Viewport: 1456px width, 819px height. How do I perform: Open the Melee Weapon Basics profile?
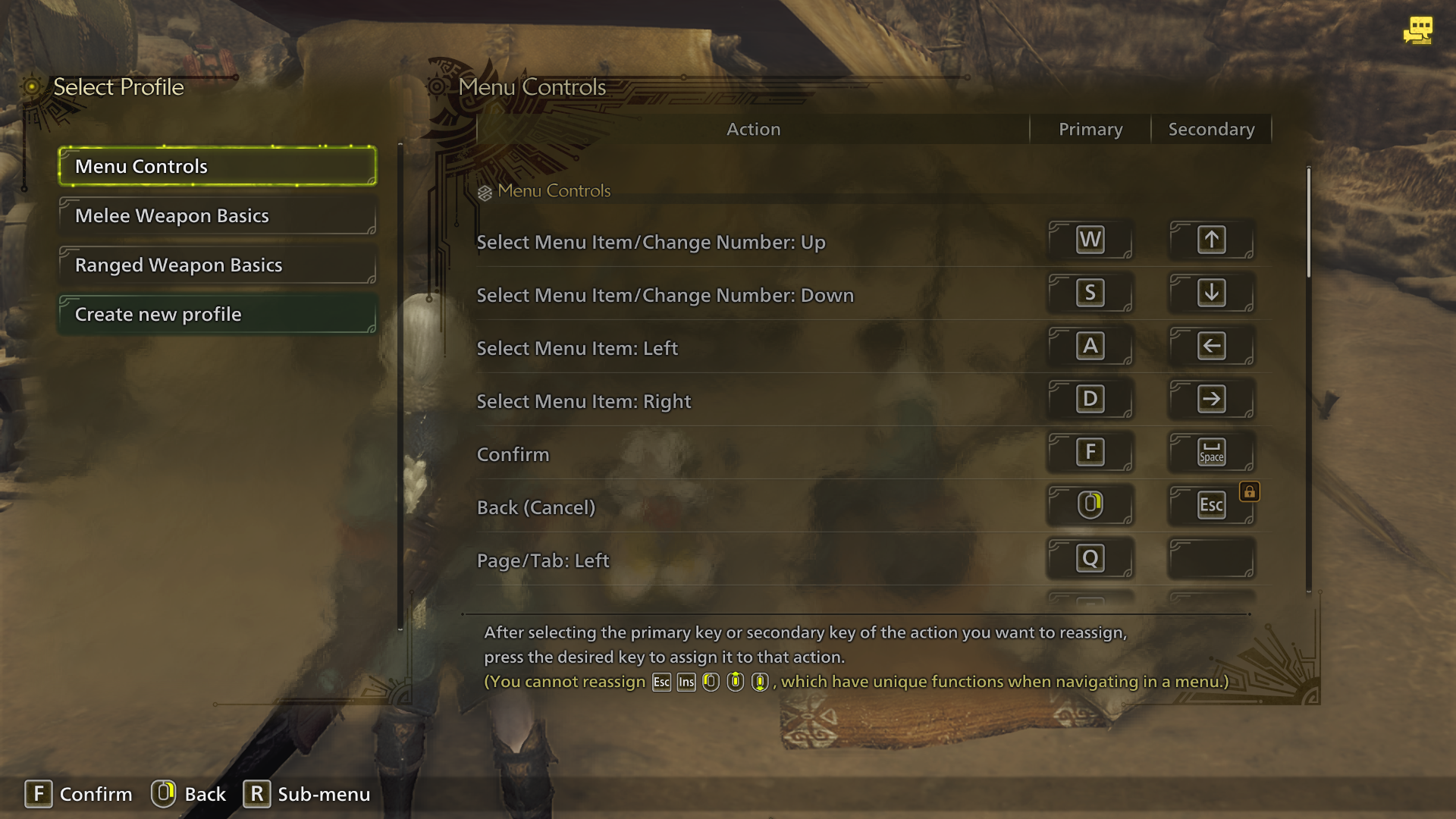click(x=217, y=215)
